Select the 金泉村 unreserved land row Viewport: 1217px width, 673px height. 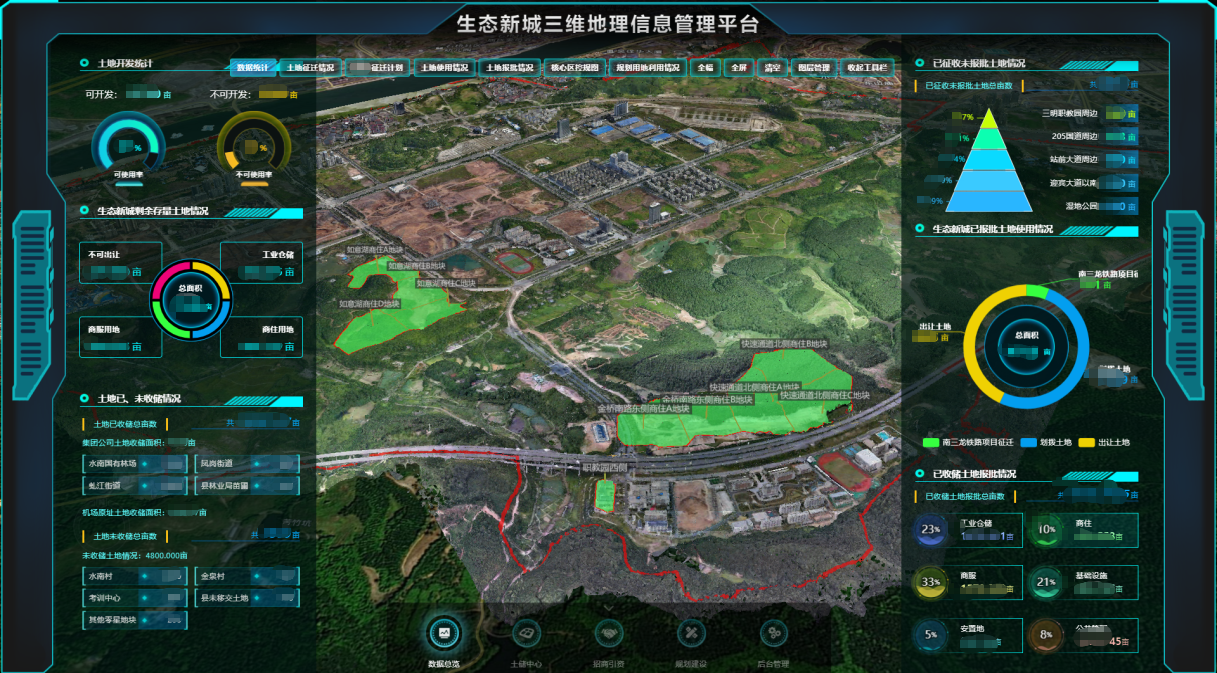click(247, 577)
